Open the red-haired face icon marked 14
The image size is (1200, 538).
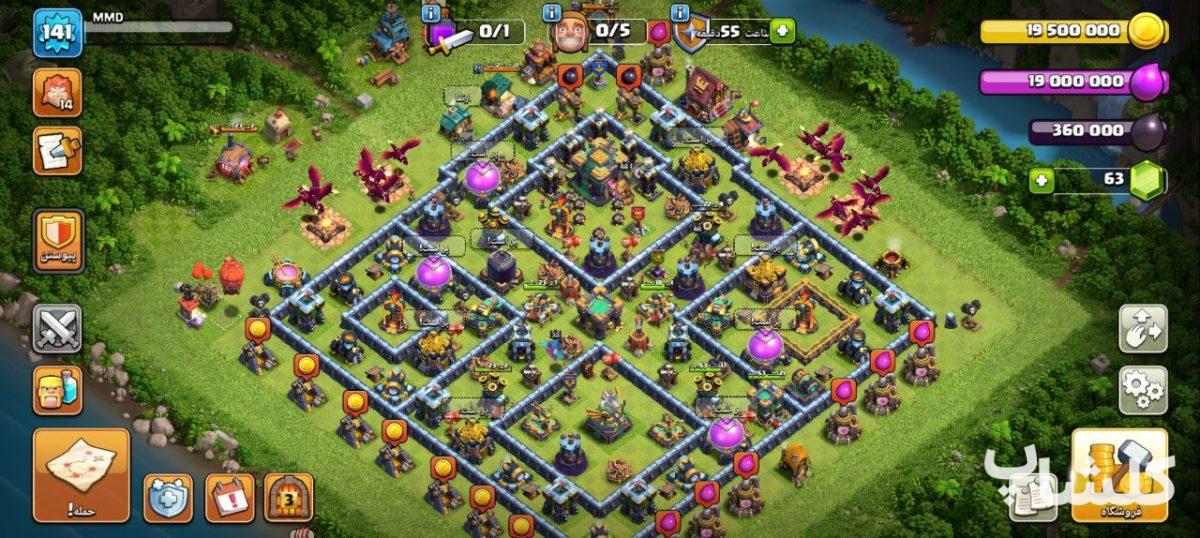(57, 93)
